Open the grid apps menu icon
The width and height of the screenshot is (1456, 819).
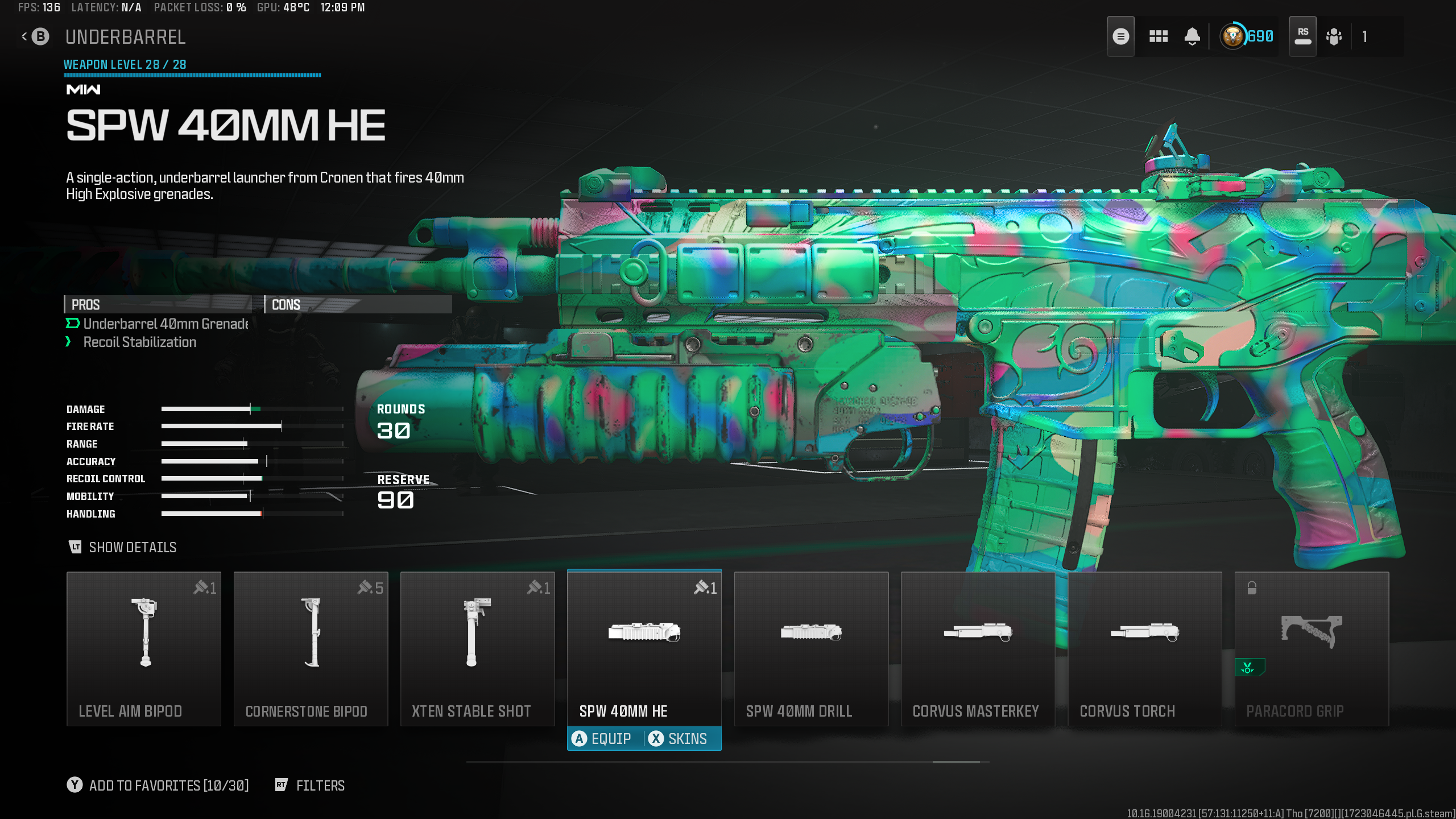tap(1158, 37)
